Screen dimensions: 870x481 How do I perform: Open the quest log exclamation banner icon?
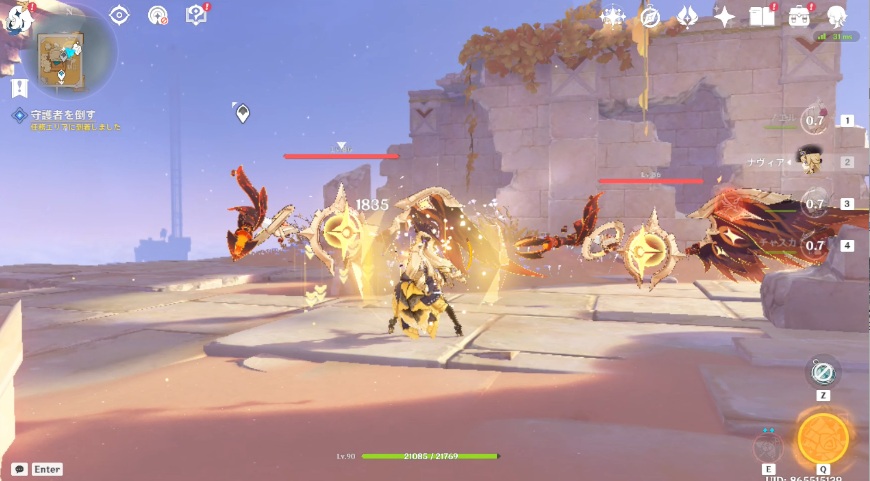pos(19,89)
